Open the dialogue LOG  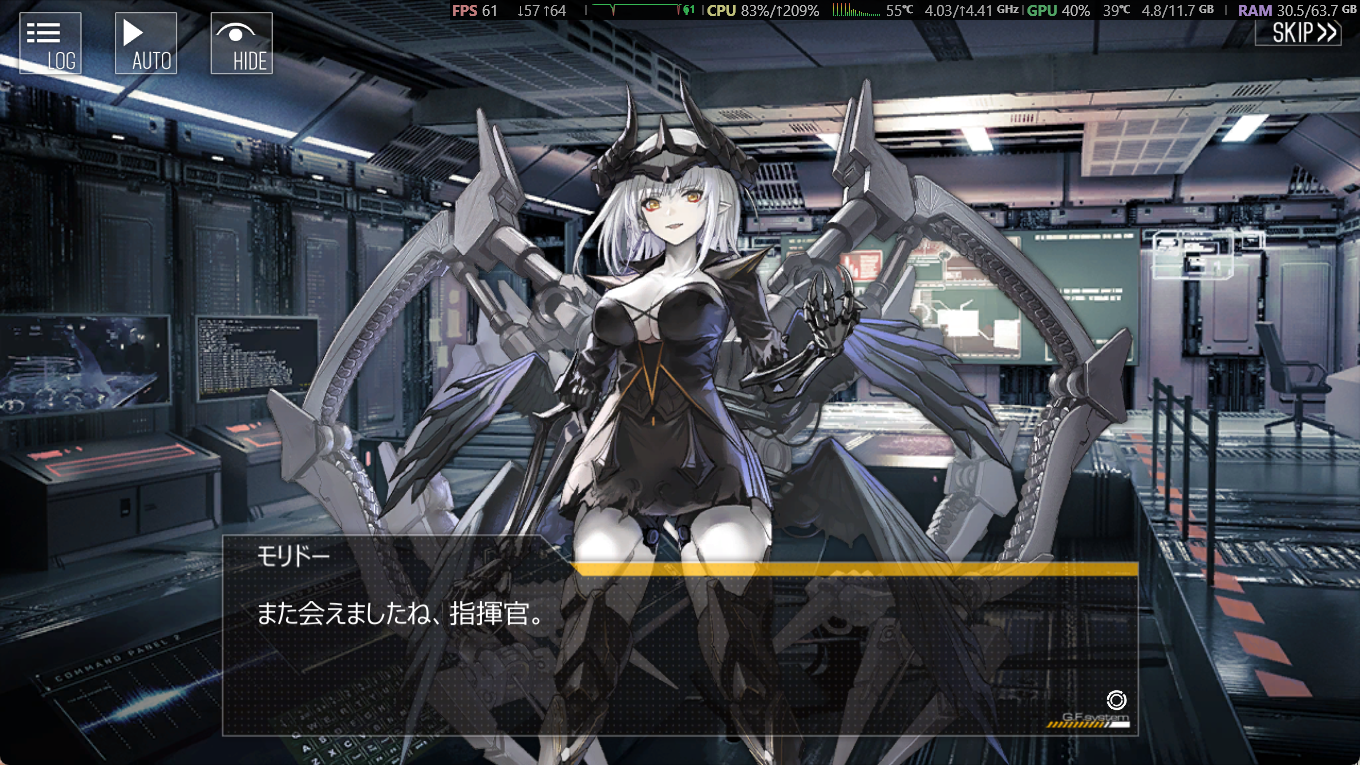pyautogui.click(x=50, y=44)
